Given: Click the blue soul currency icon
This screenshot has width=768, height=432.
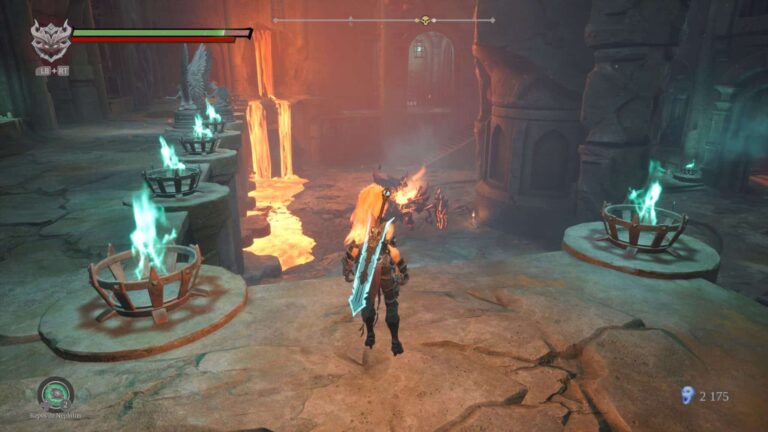Looking at the screenshot, I should click(x=687, y=395).
